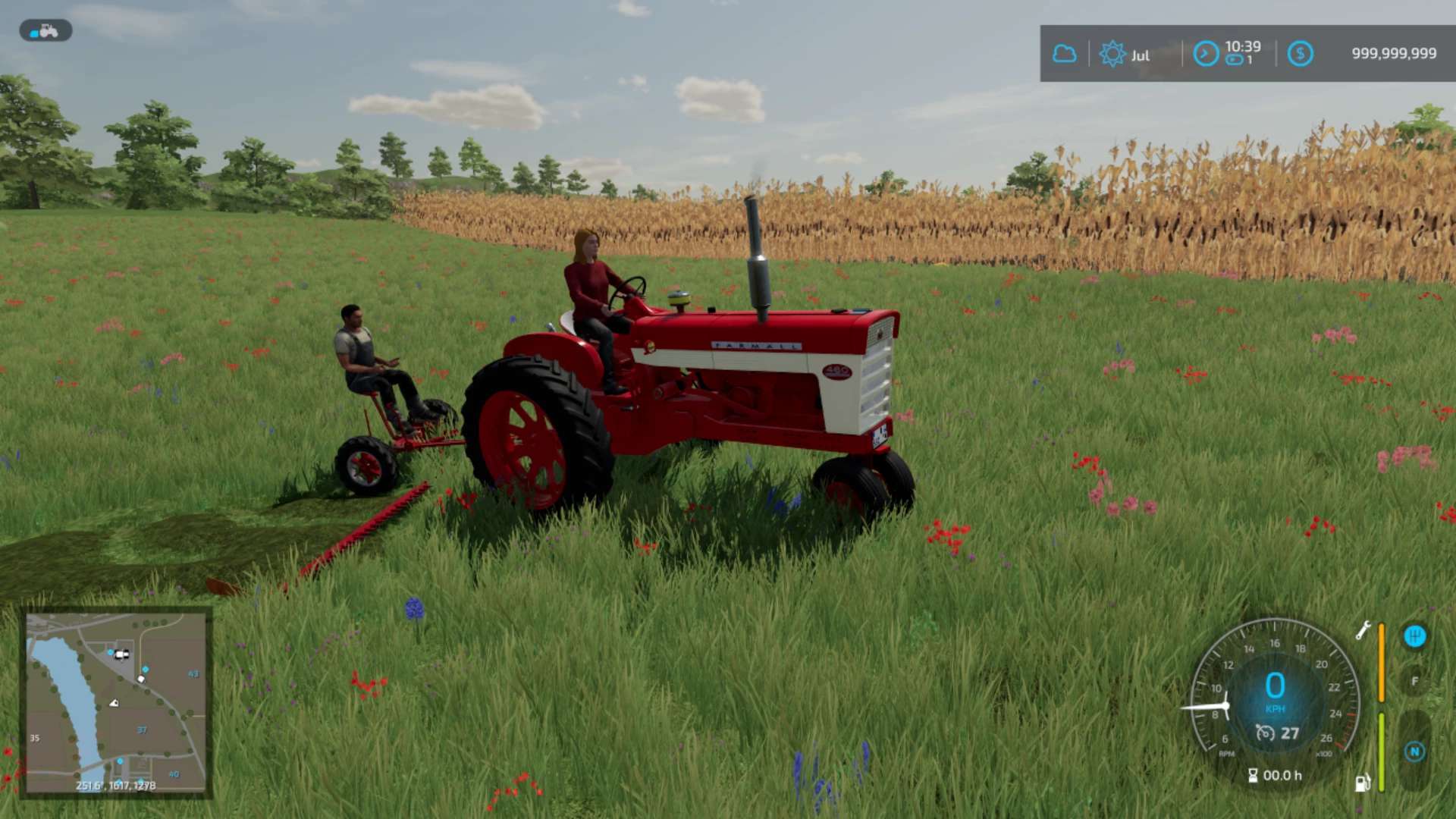Click the cruise control speed icon

click(1265, 733)
